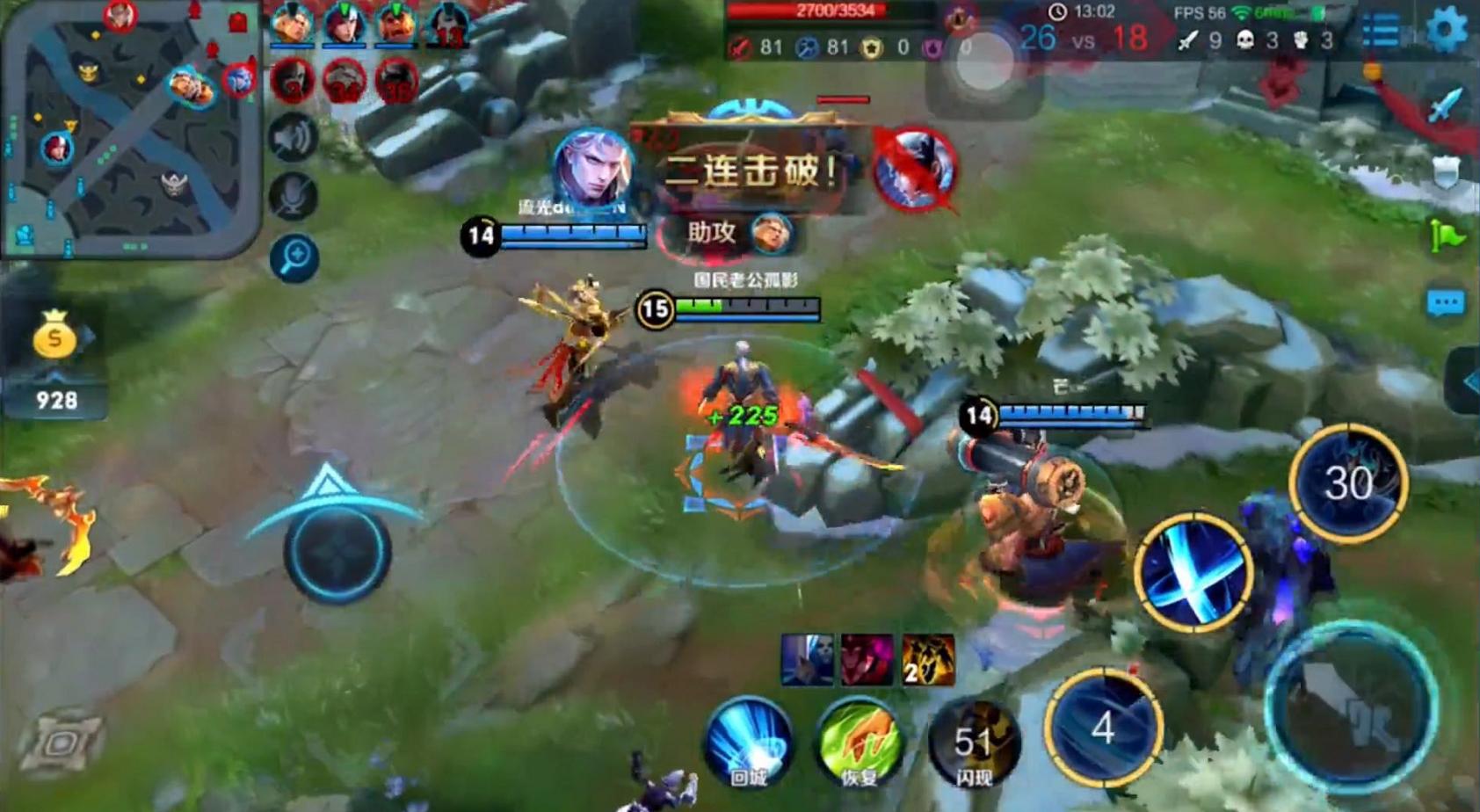Toggle the speaker sound icon
This screenshot has width=1480, height=812.
(x=294, y=137)
